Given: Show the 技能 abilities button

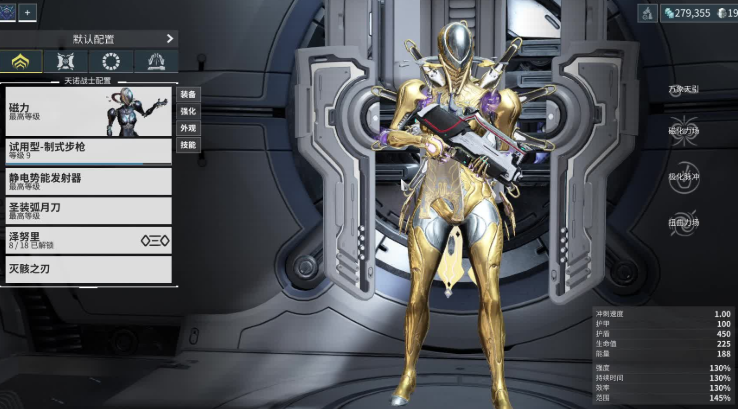Looking at the screenshot, I should click(188, 145).
